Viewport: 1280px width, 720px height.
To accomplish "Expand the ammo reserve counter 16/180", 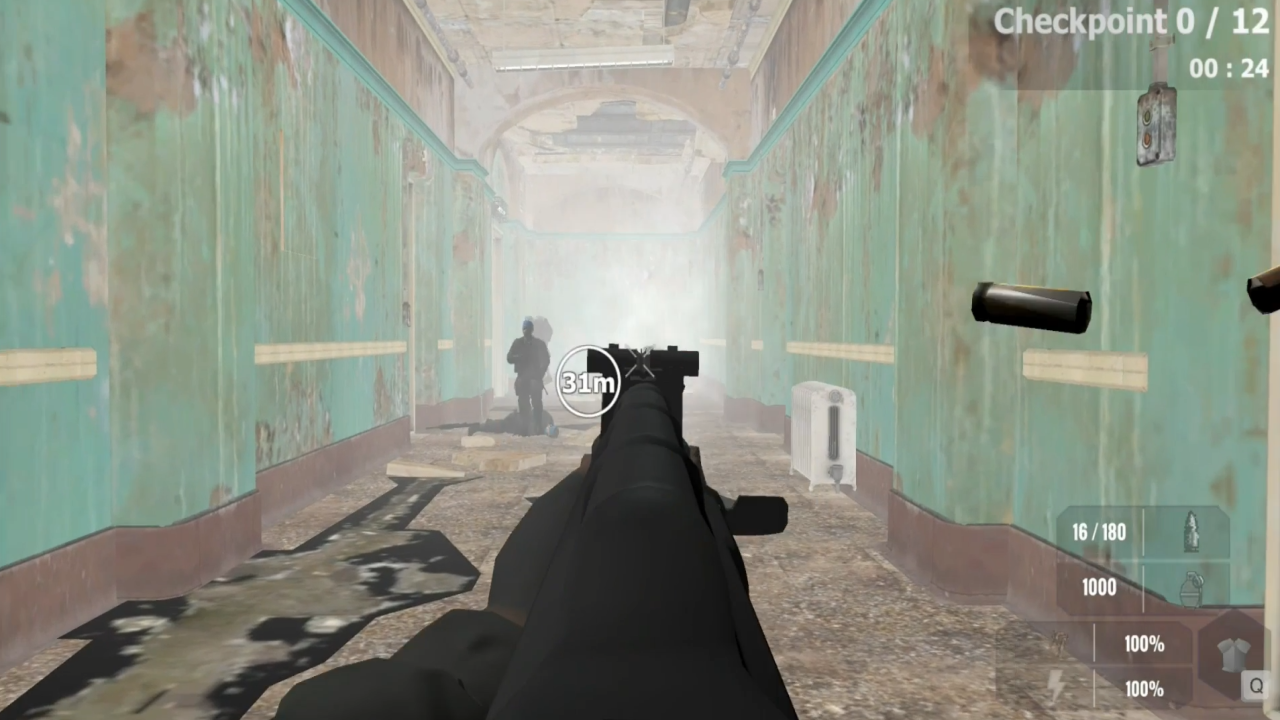I will click(x=1099, y=532).
